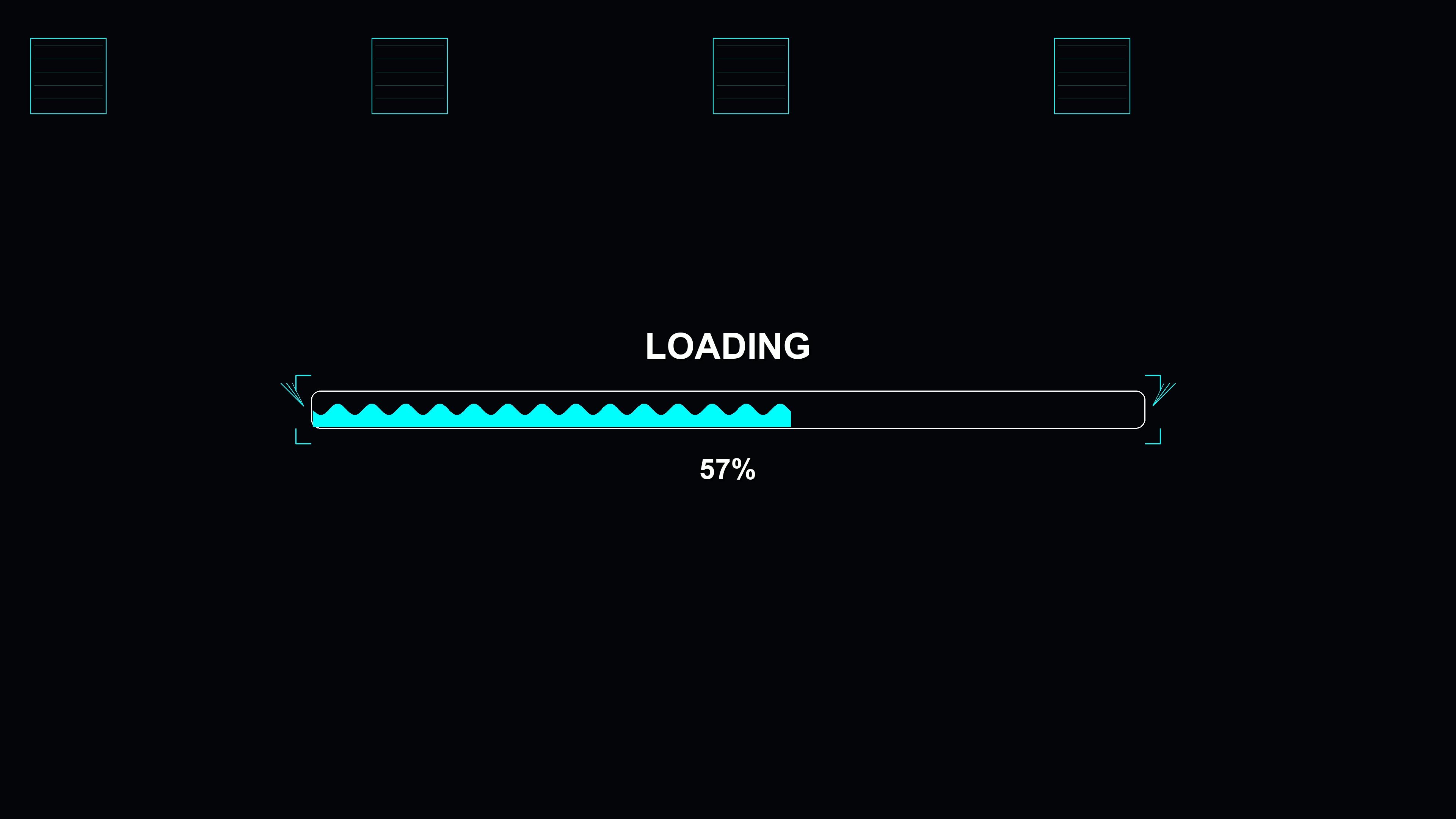Image resolution: width=1456 pixels, height=819 pixels.
Task: Click the 57% percentage label
Action: tap(728, 468)
